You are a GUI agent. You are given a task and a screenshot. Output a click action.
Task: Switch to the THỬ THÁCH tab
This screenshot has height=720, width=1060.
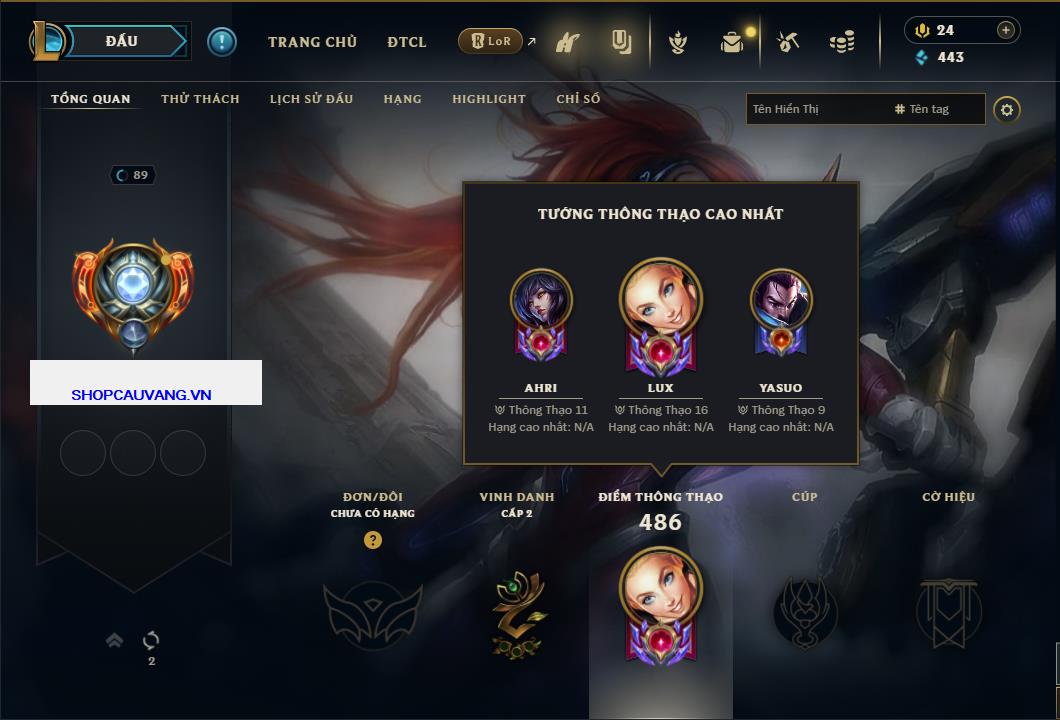(200, 99)
